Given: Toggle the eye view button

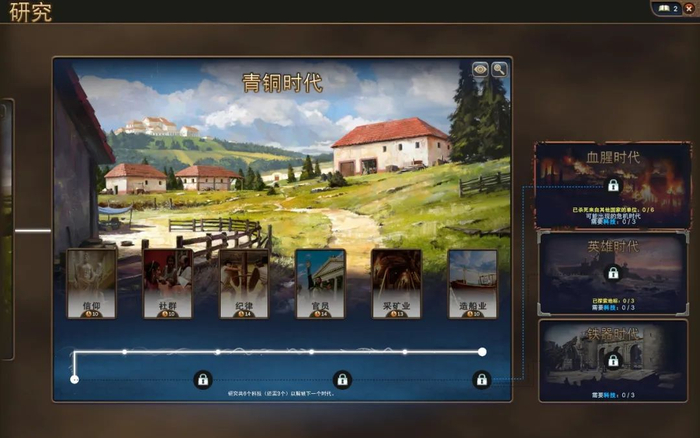Looking at the screenshot, I should coord(480,69).
